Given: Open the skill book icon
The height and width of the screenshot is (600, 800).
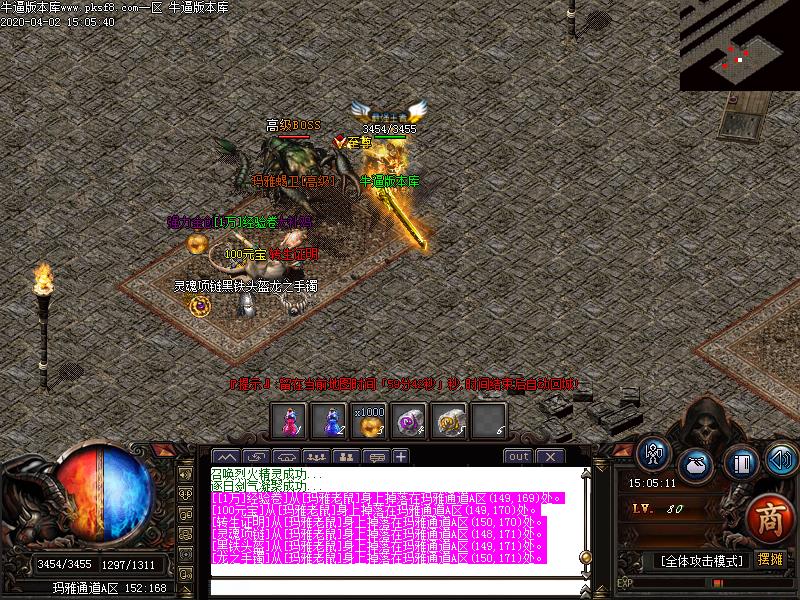Looking at the screenshot, I should click(739, 463).
